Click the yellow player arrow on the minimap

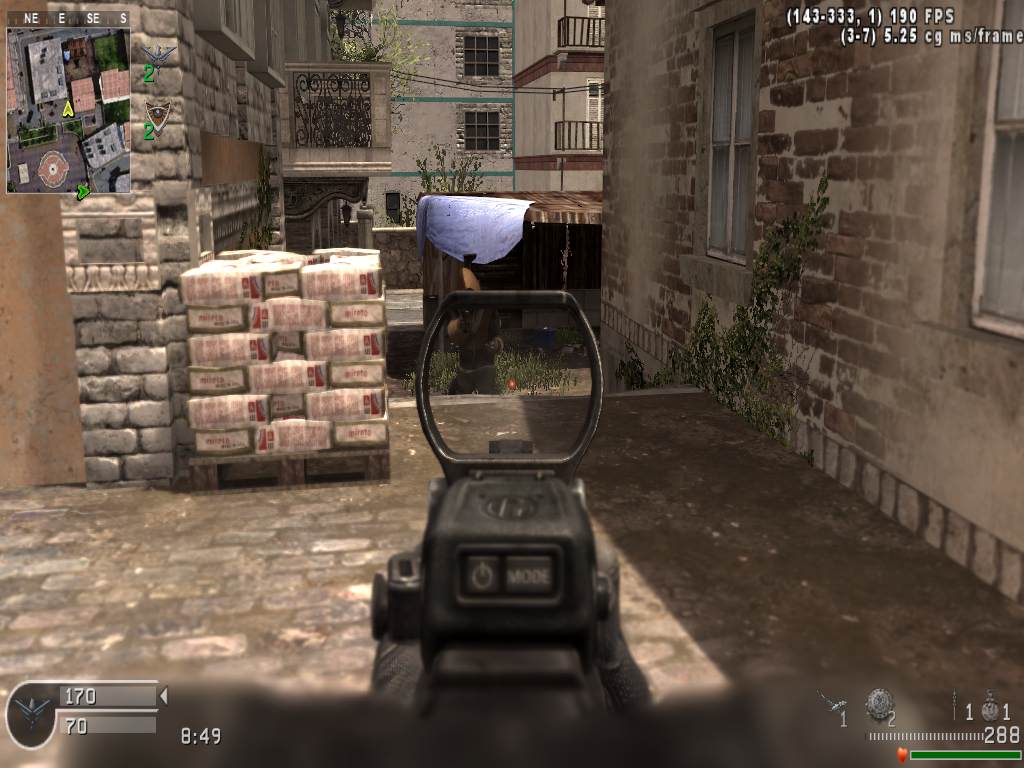tap(68, 108)
